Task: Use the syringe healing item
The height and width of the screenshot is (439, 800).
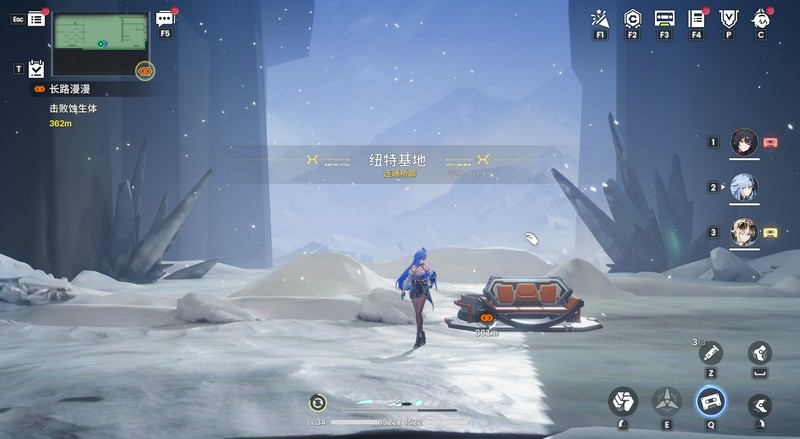Action: coord(711,353)
